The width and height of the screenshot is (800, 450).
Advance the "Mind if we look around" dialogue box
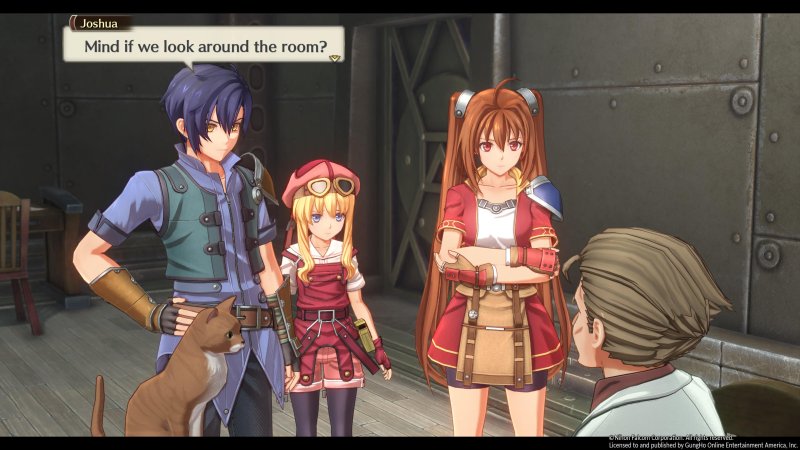click(204, 43)
